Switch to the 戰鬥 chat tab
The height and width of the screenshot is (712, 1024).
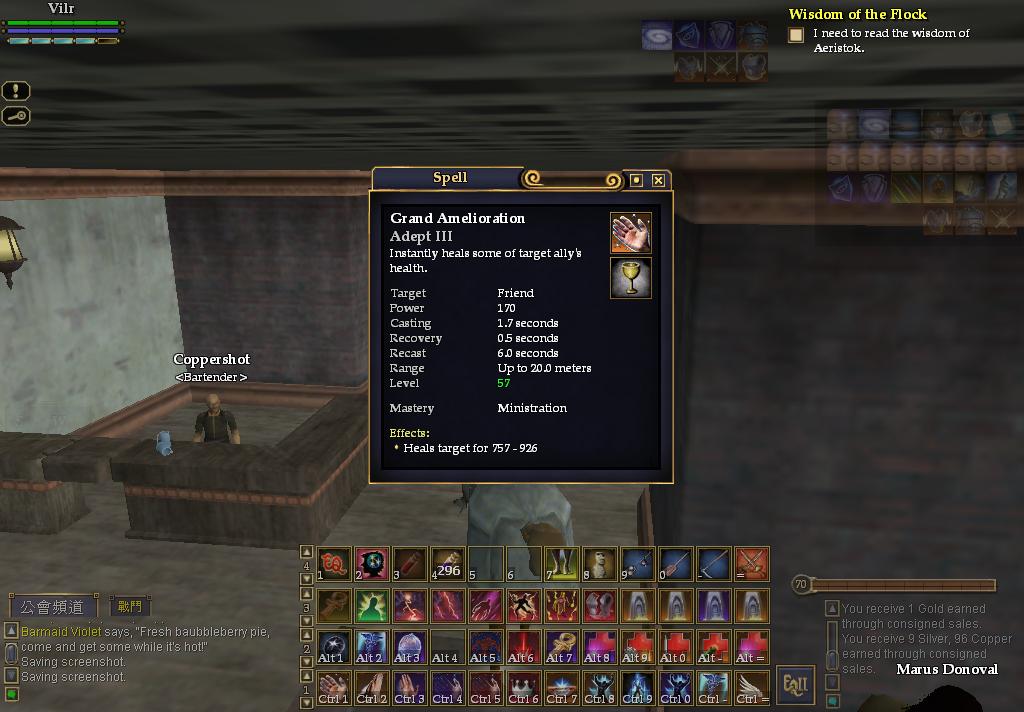click(x=129, y=606)
